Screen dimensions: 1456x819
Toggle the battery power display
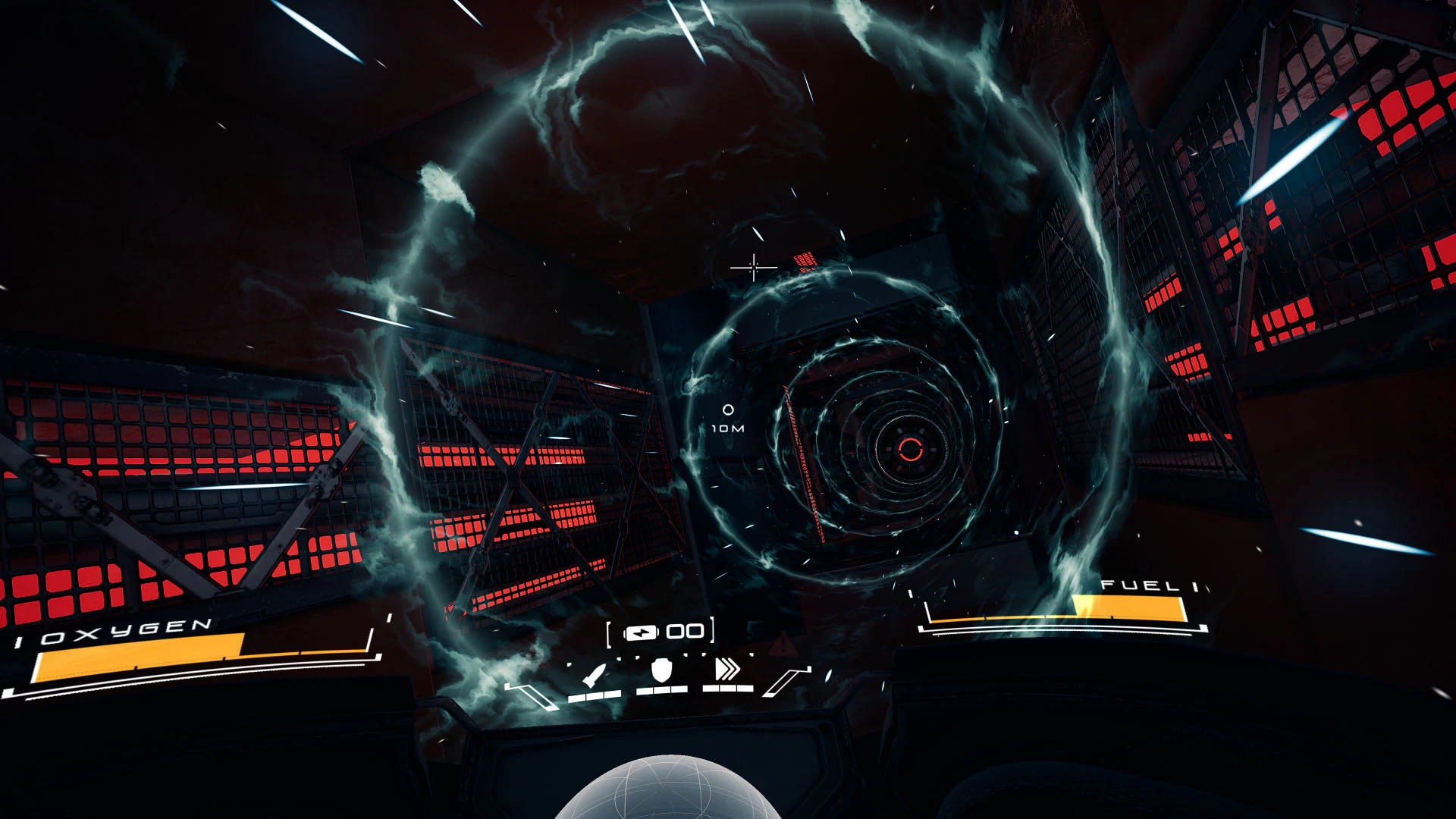641,632
